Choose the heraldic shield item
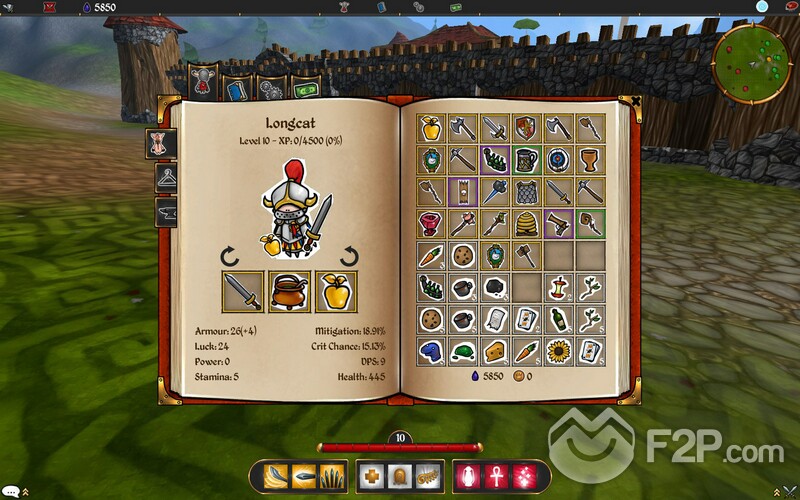The image size is (800, 500). click(x=525, y=127)
